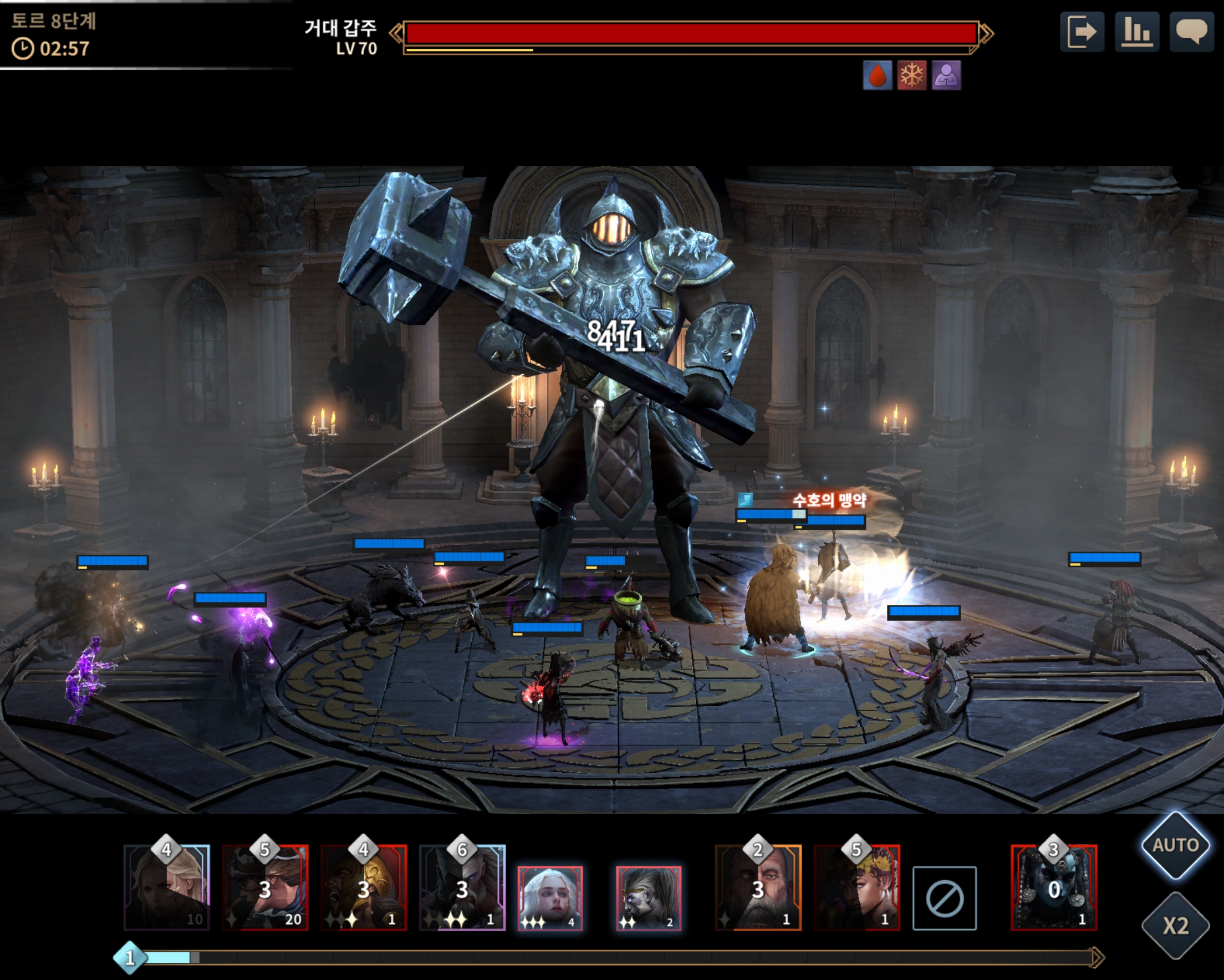Select the old grey-bearded man card
This screenshot has width=1224, height=980.
[758, 887]
